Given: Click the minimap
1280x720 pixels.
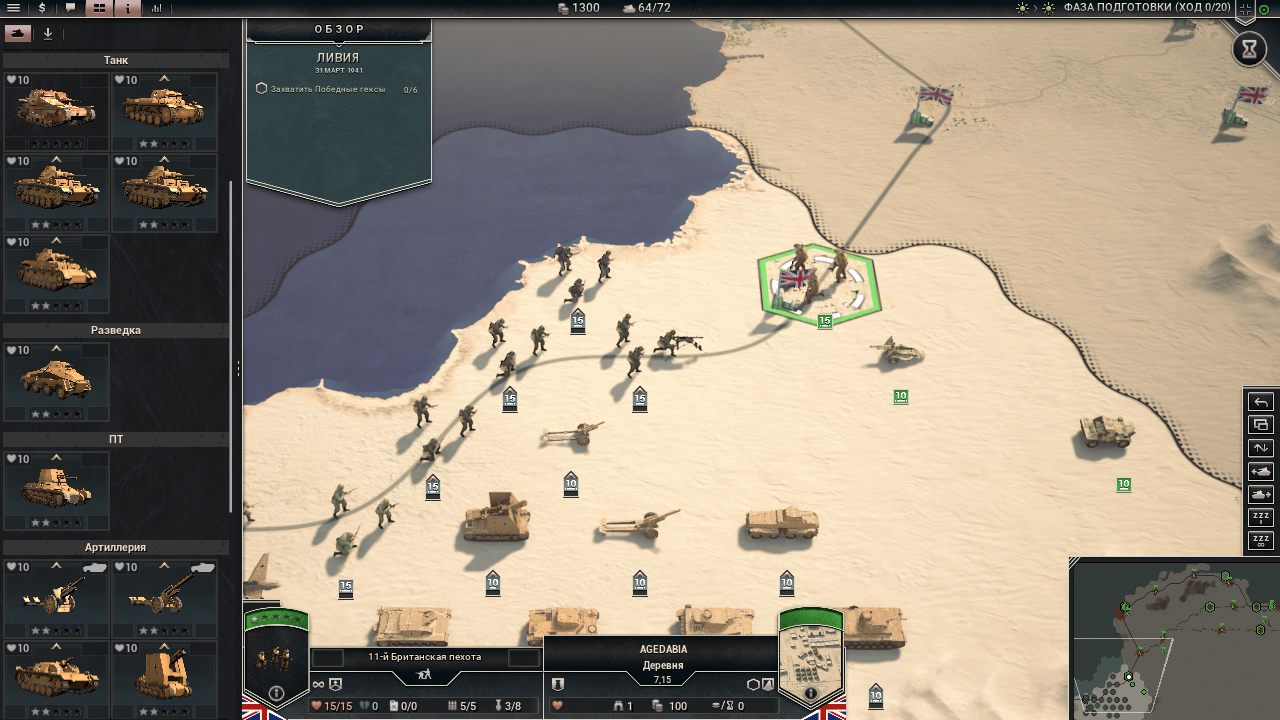Looking at the screenshot, I should point(1174,640).
